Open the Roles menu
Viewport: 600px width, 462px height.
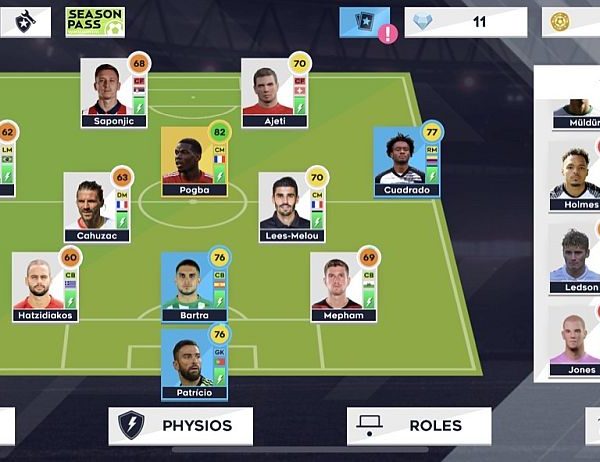[419, 426]
